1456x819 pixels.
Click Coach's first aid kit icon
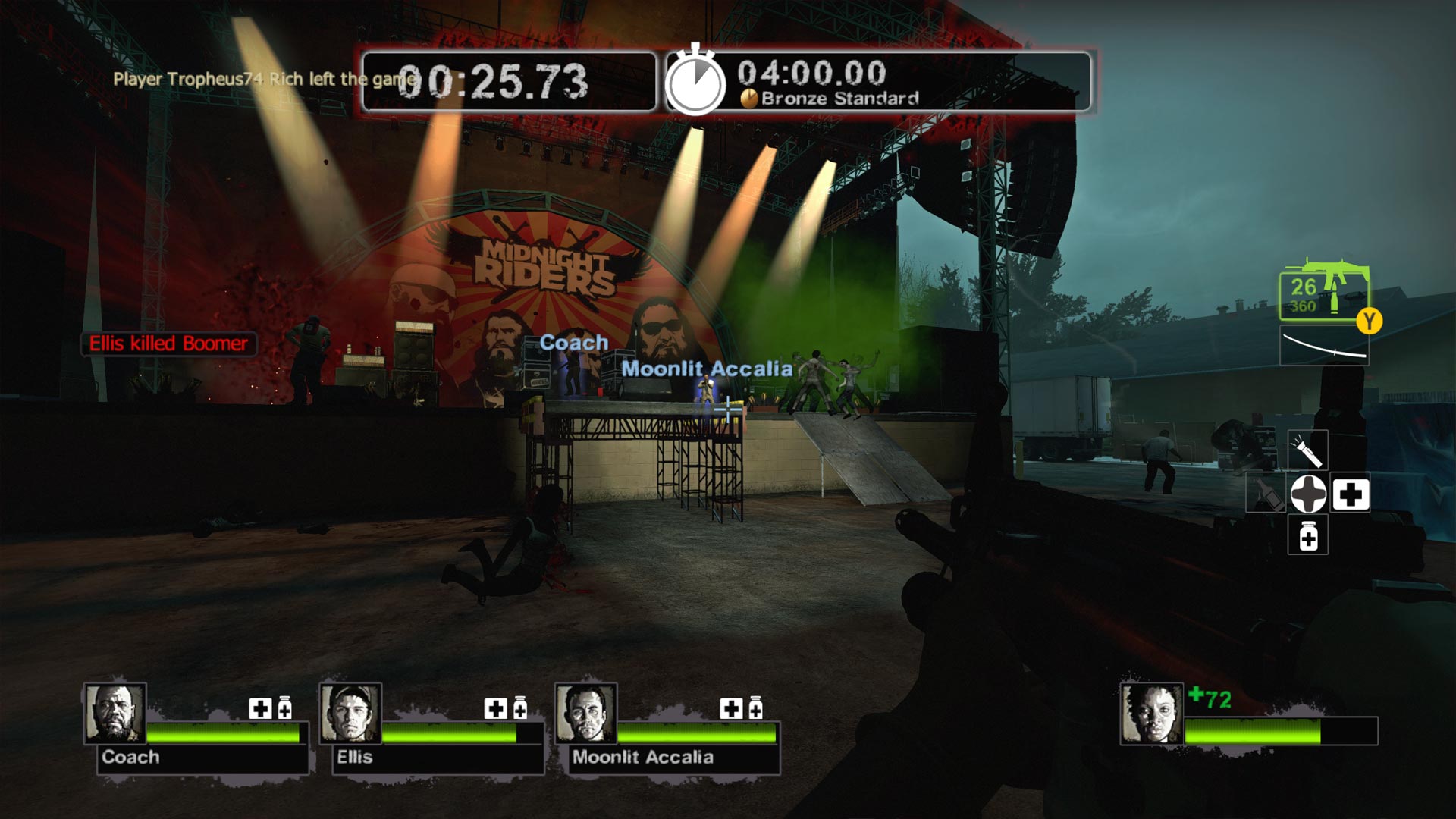pyautogui.click(x=260, y=708)
